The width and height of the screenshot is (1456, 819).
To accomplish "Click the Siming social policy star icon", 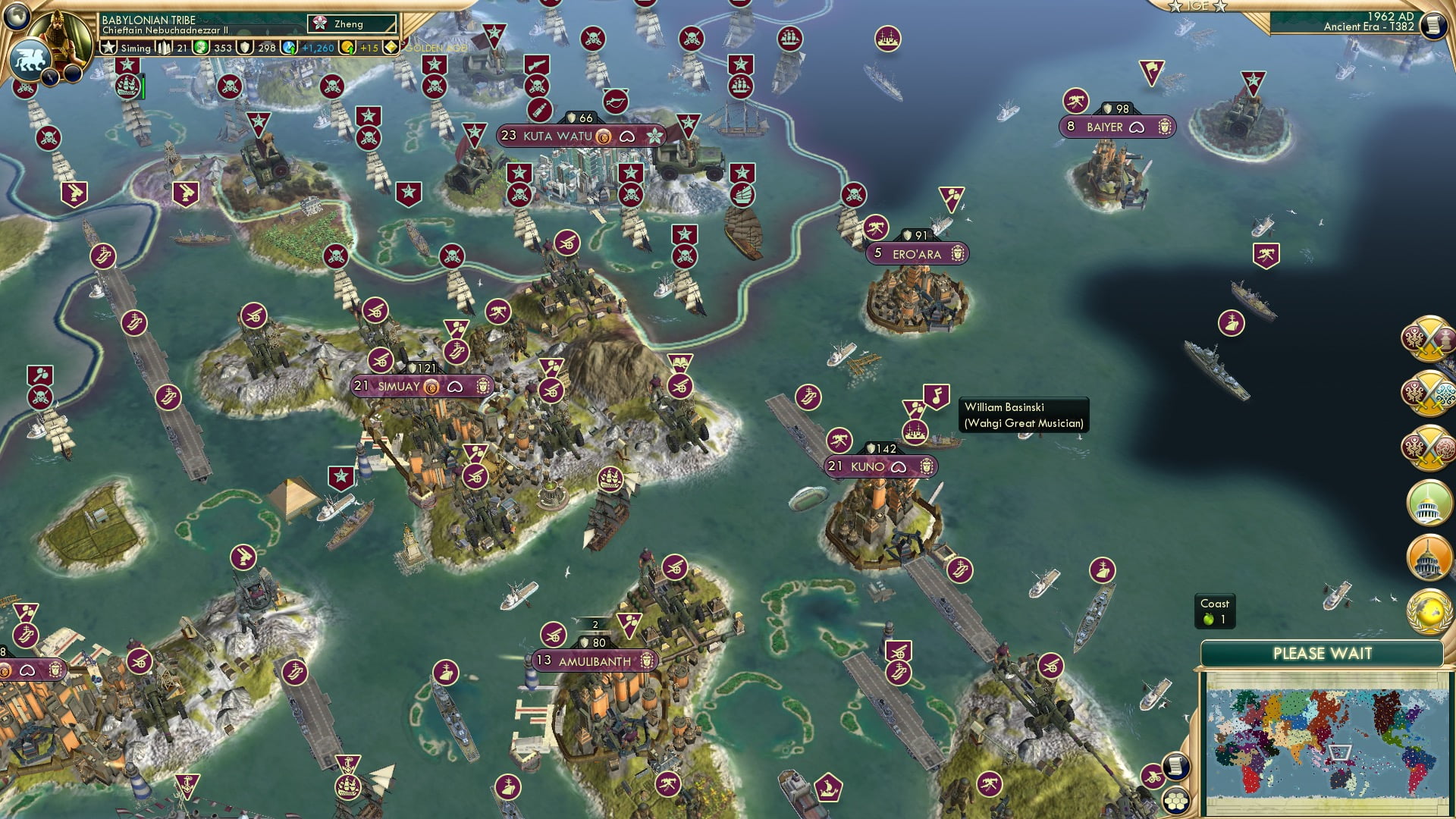I will pos(108,47).
